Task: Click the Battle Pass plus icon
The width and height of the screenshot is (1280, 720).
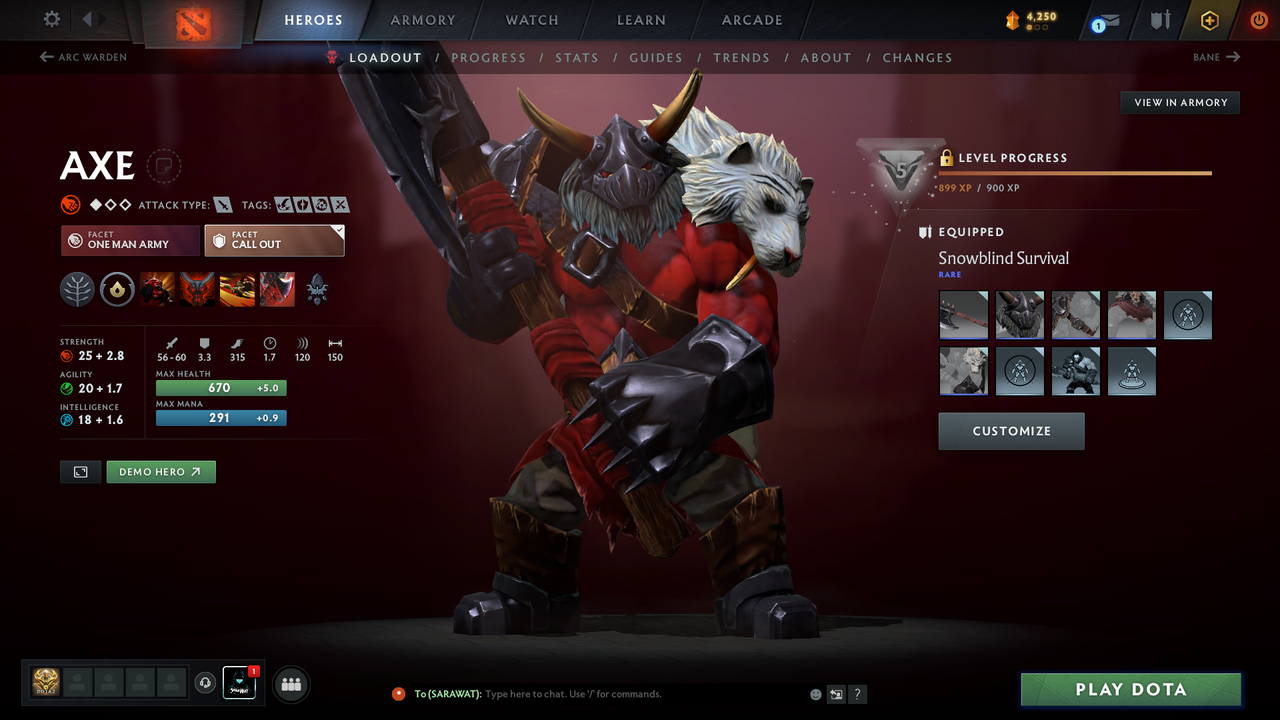Action: coord(1209,19)
